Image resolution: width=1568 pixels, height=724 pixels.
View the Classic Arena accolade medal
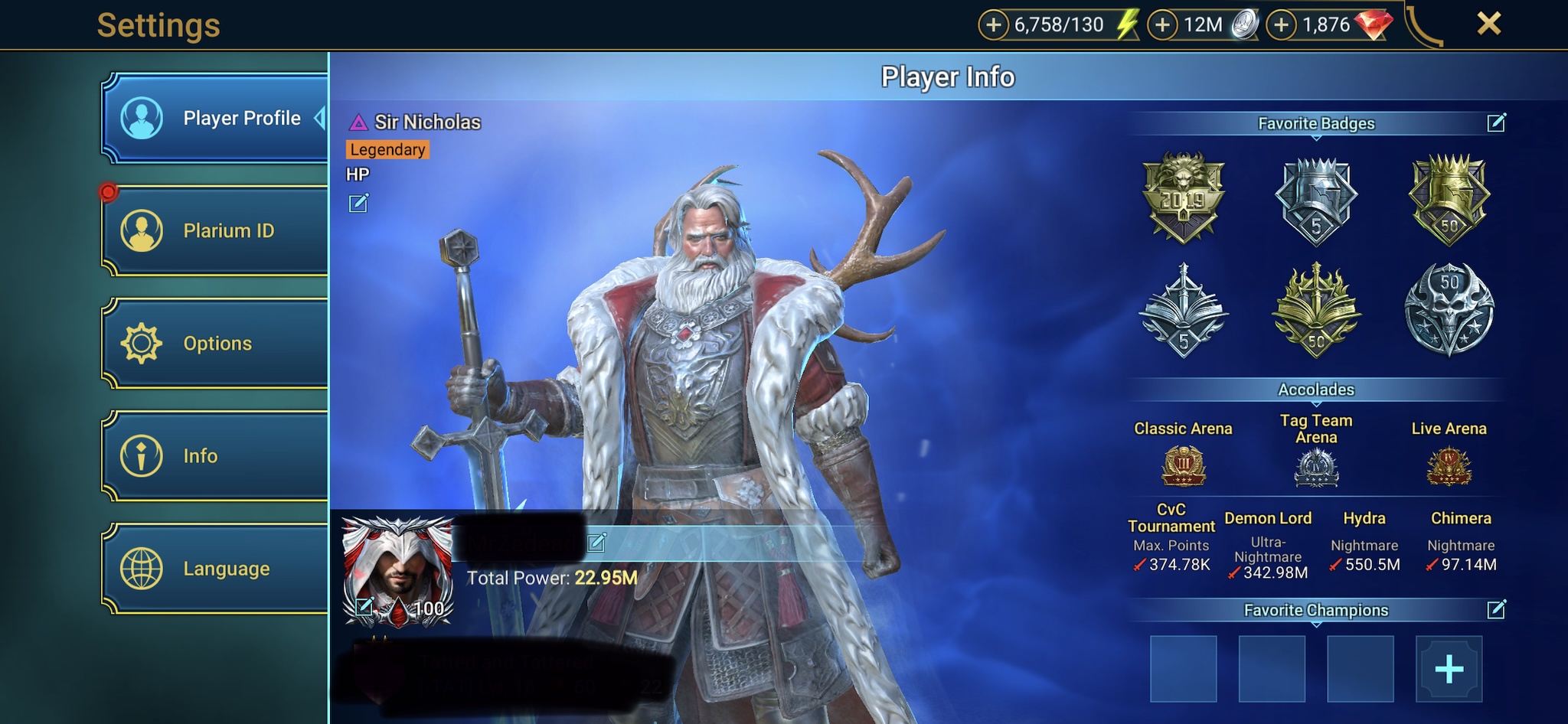pyautogui.click(x=1184, y=466)
